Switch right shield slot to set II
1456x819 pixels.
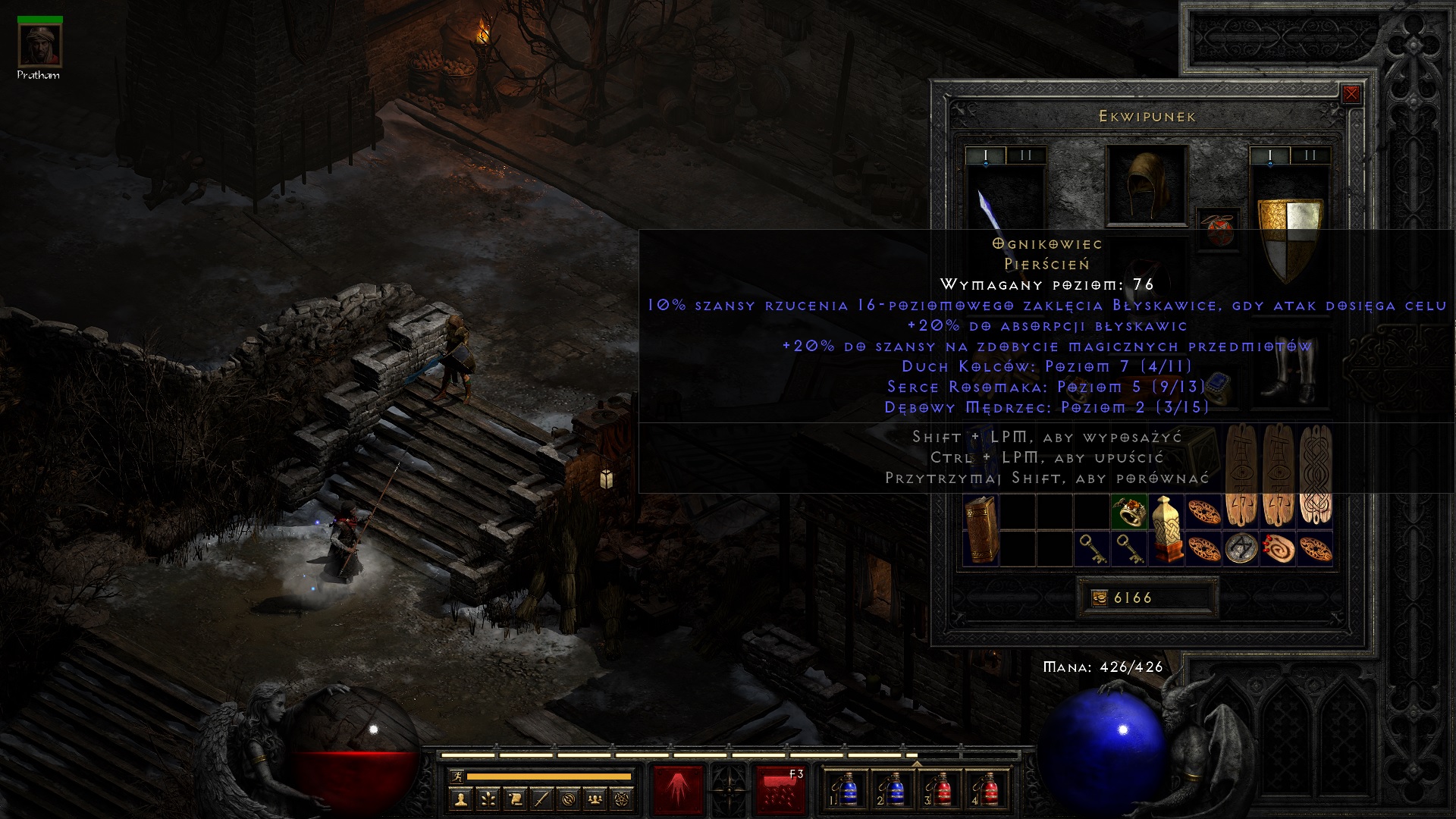point(1310,155)
